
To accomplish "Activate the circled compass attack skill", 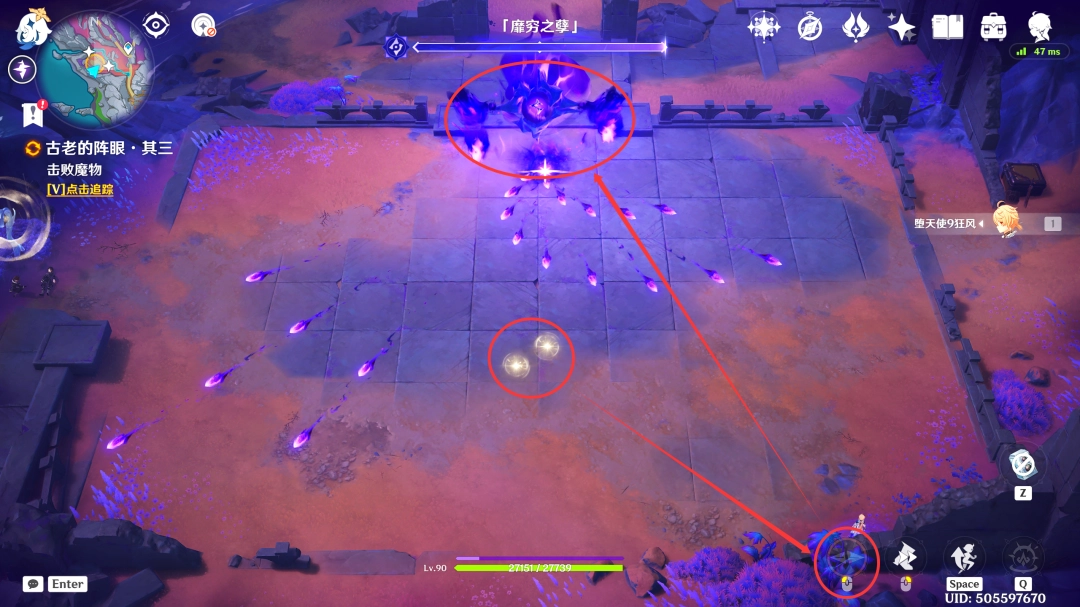I will coord(846,559).
